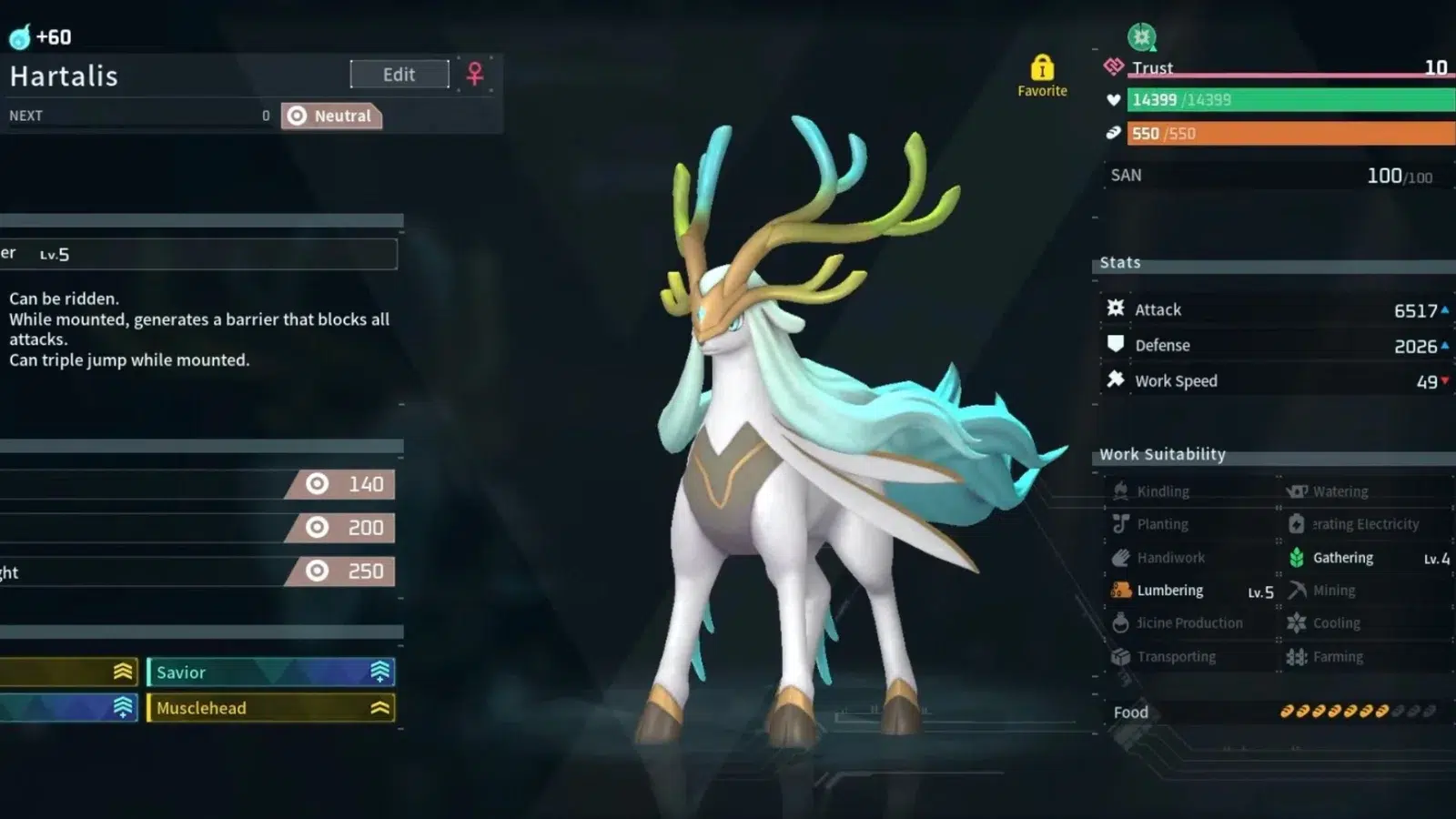Viewport: 1456px width, 819px height.
Task: Select the Lumbering work suitability entry
Action: coord(1192,591)
